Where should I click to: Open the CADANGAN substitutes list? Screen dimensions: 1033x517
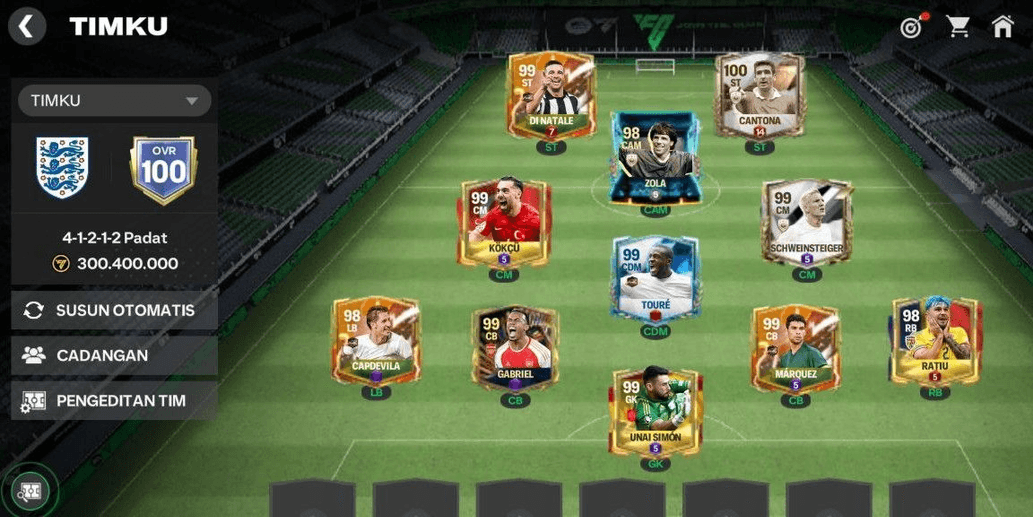[114, 355]
